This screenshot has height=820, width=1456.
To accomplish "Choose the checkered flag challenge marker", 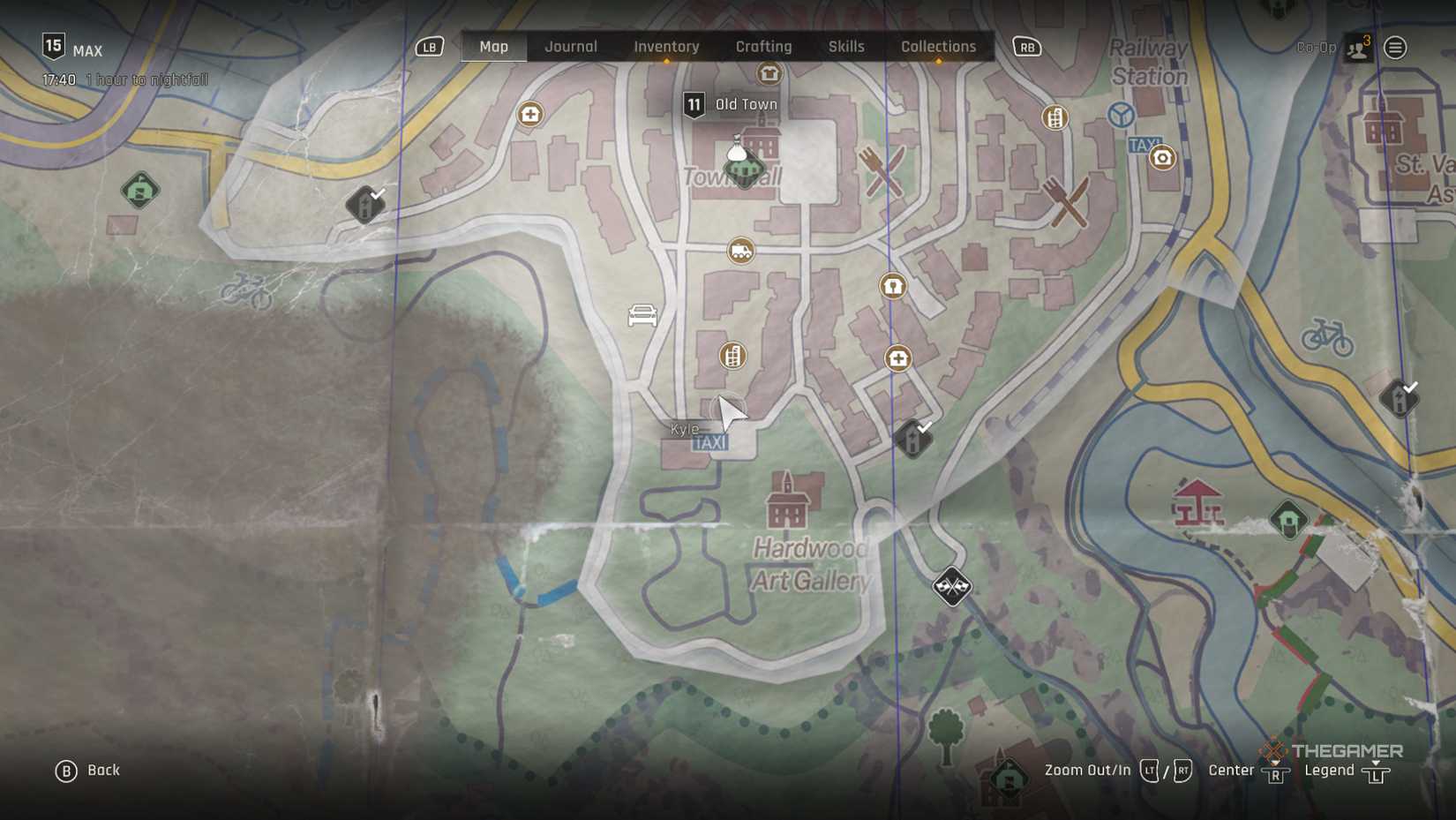I will click(951, 586).
